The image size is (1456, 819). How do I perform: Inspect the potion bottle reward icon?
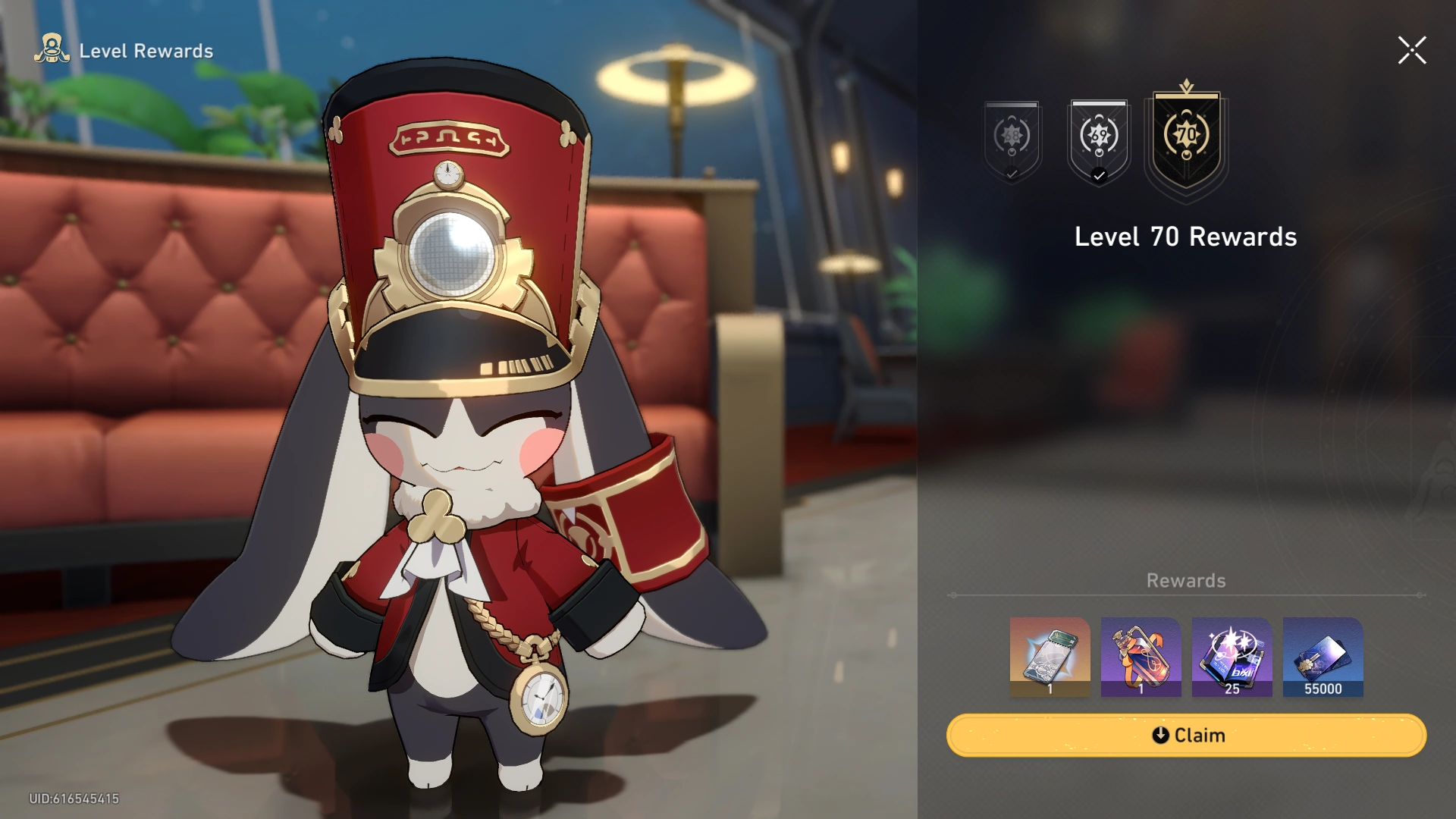[x=1141, y=657]
